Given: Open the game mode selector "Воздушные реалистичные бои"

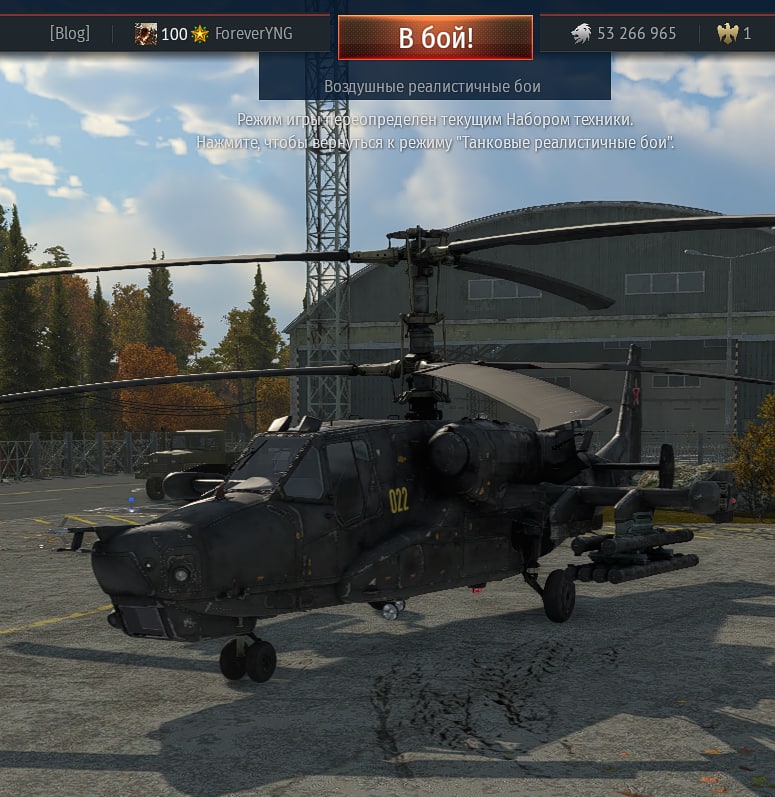Looking at the screenshot, I should tap(432, 87).
